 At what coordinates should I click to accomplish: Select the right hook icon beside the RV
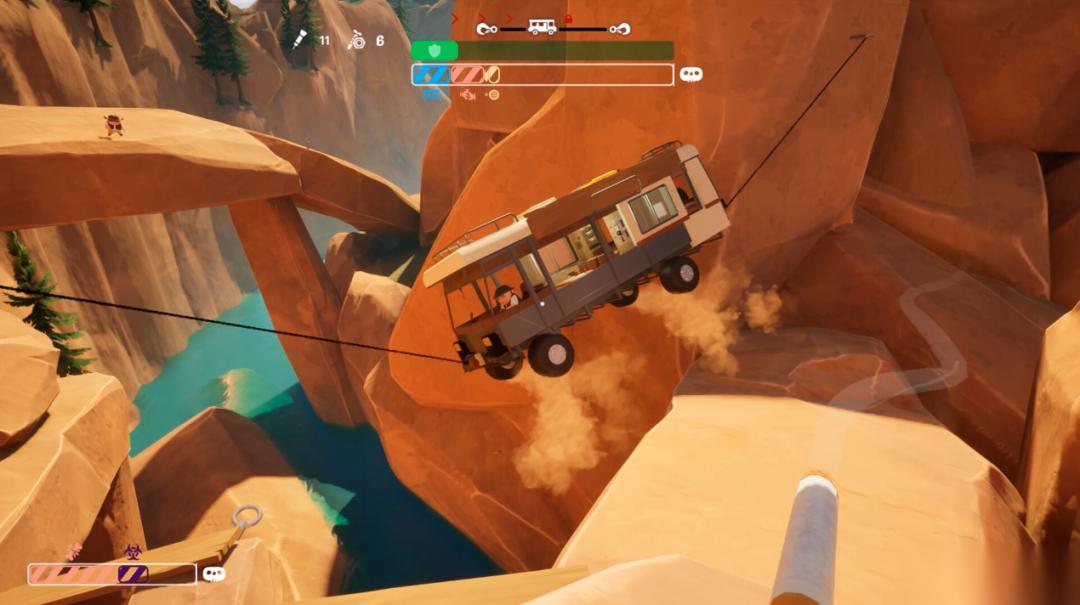coord(620,29)
